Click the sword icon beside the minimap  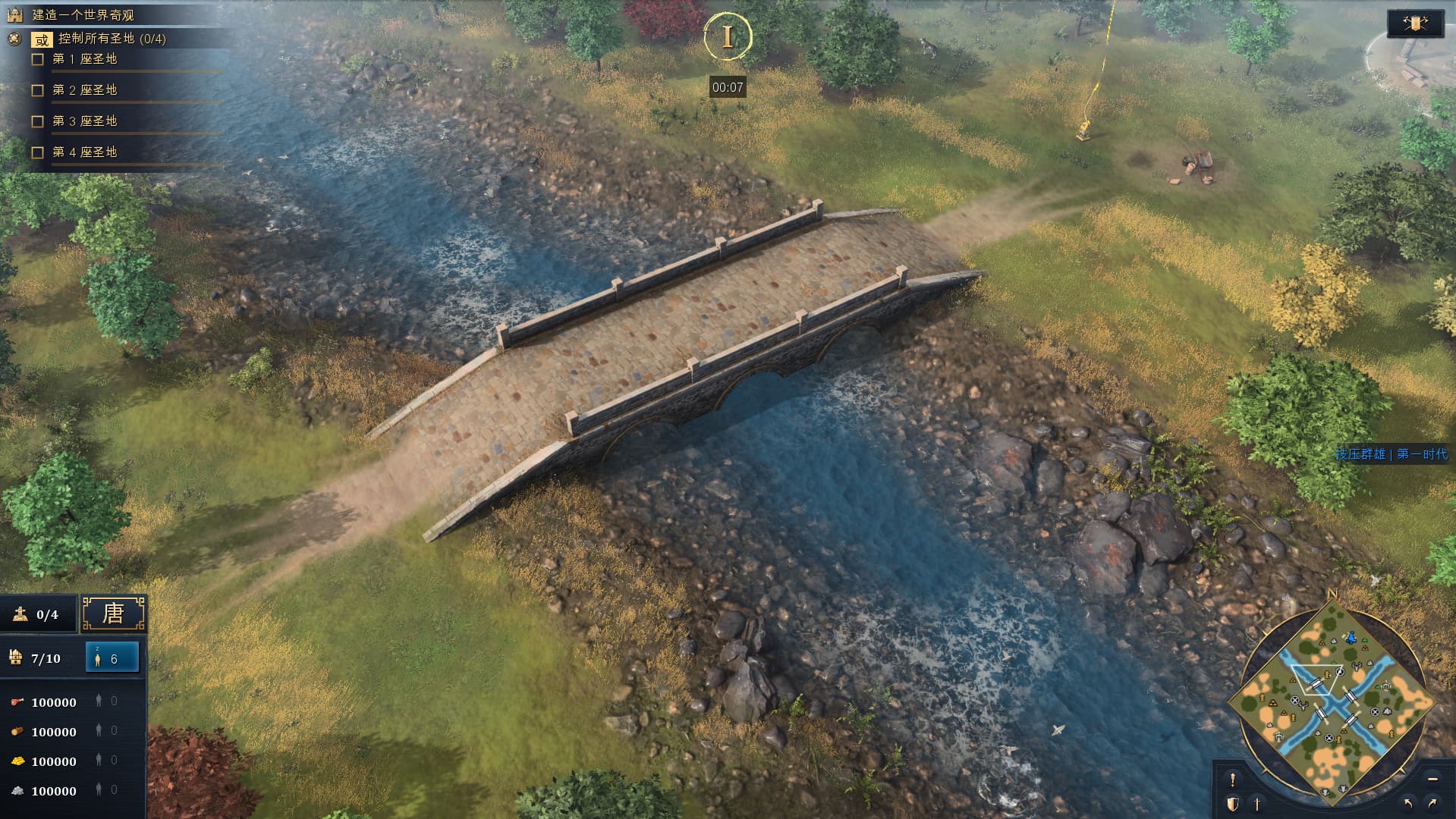[x=1257, y=803]
